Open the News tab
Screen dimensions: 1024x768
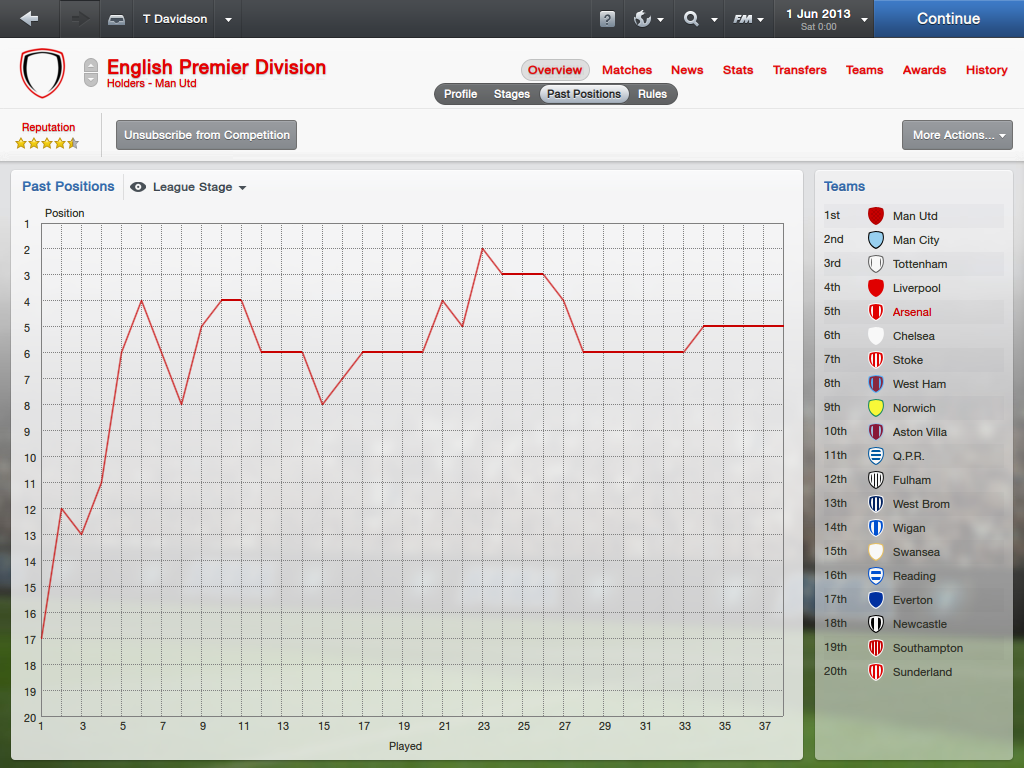(687, 70)
